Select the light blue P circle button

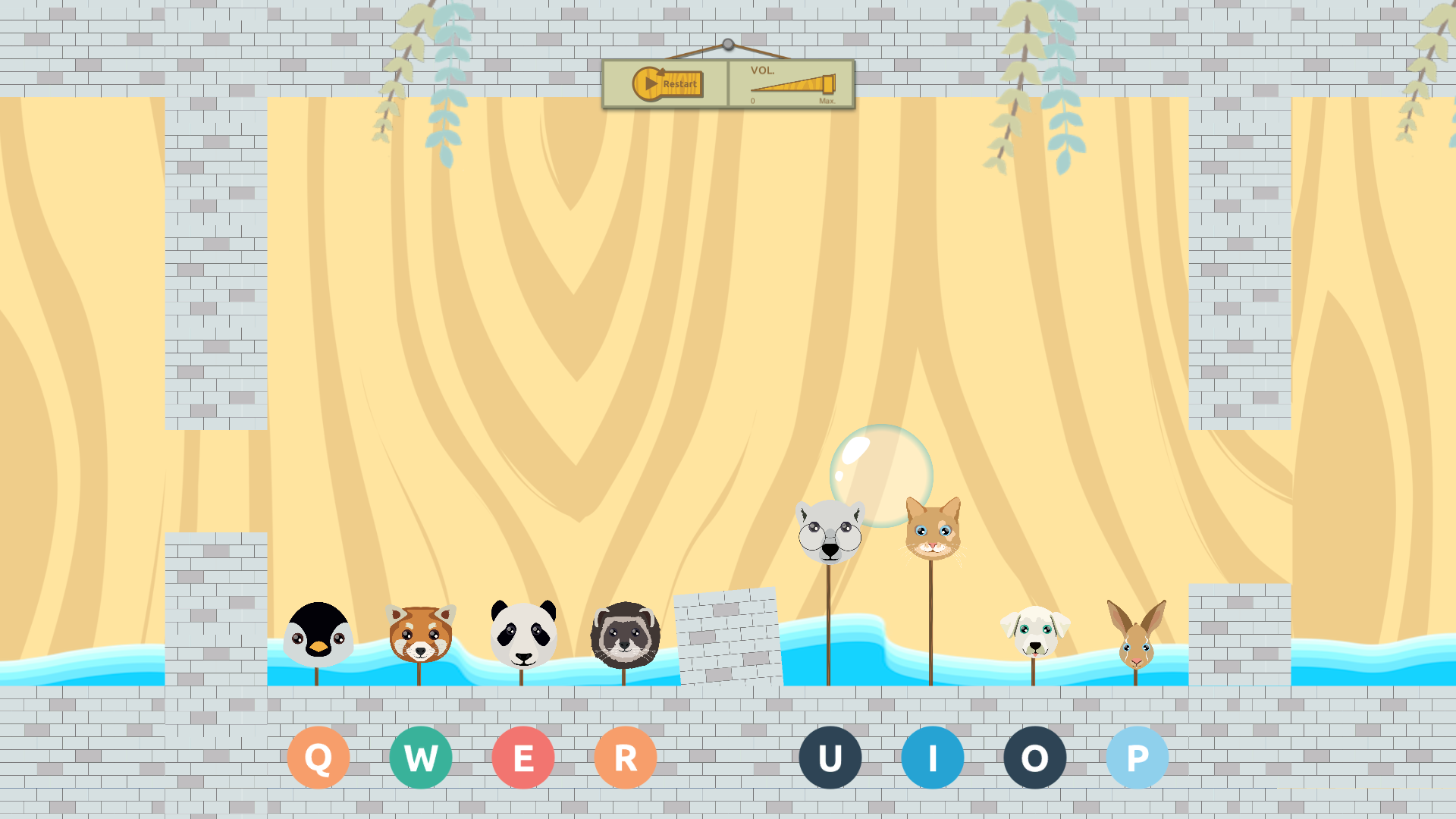[x=1137, y=758]
